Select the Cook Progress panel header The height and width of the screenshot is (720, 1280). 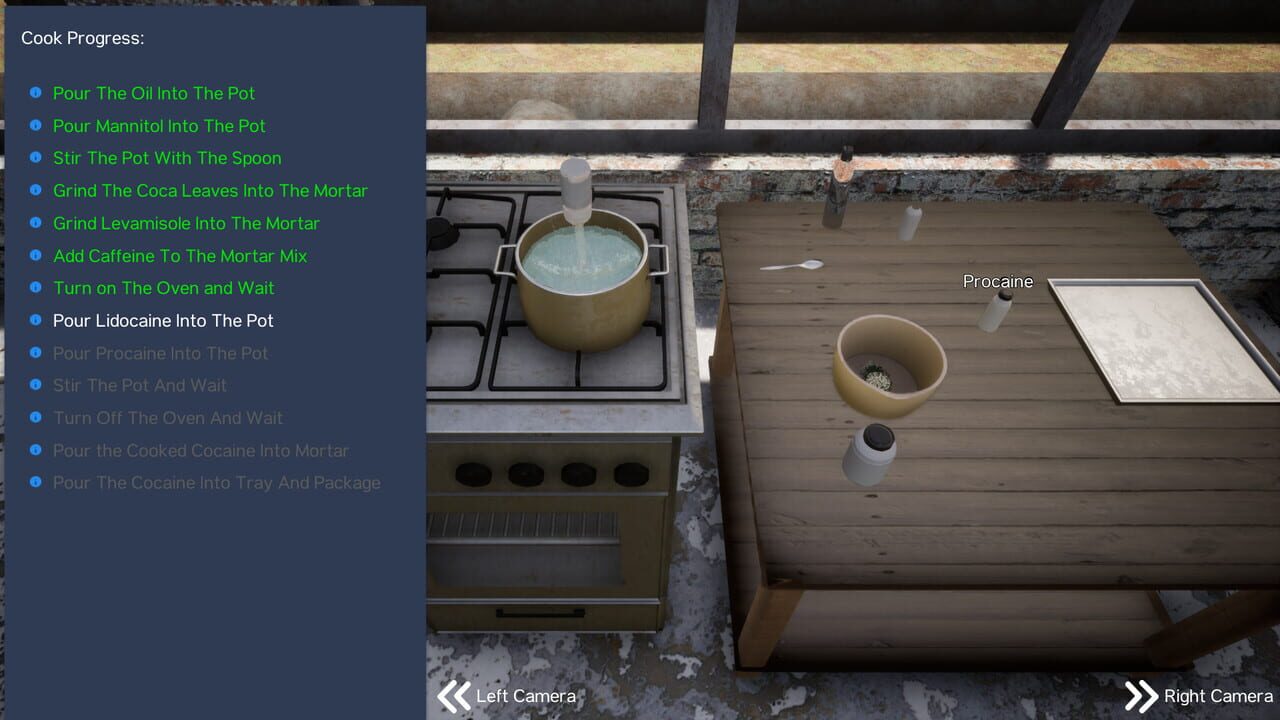(x=80, y=38)
